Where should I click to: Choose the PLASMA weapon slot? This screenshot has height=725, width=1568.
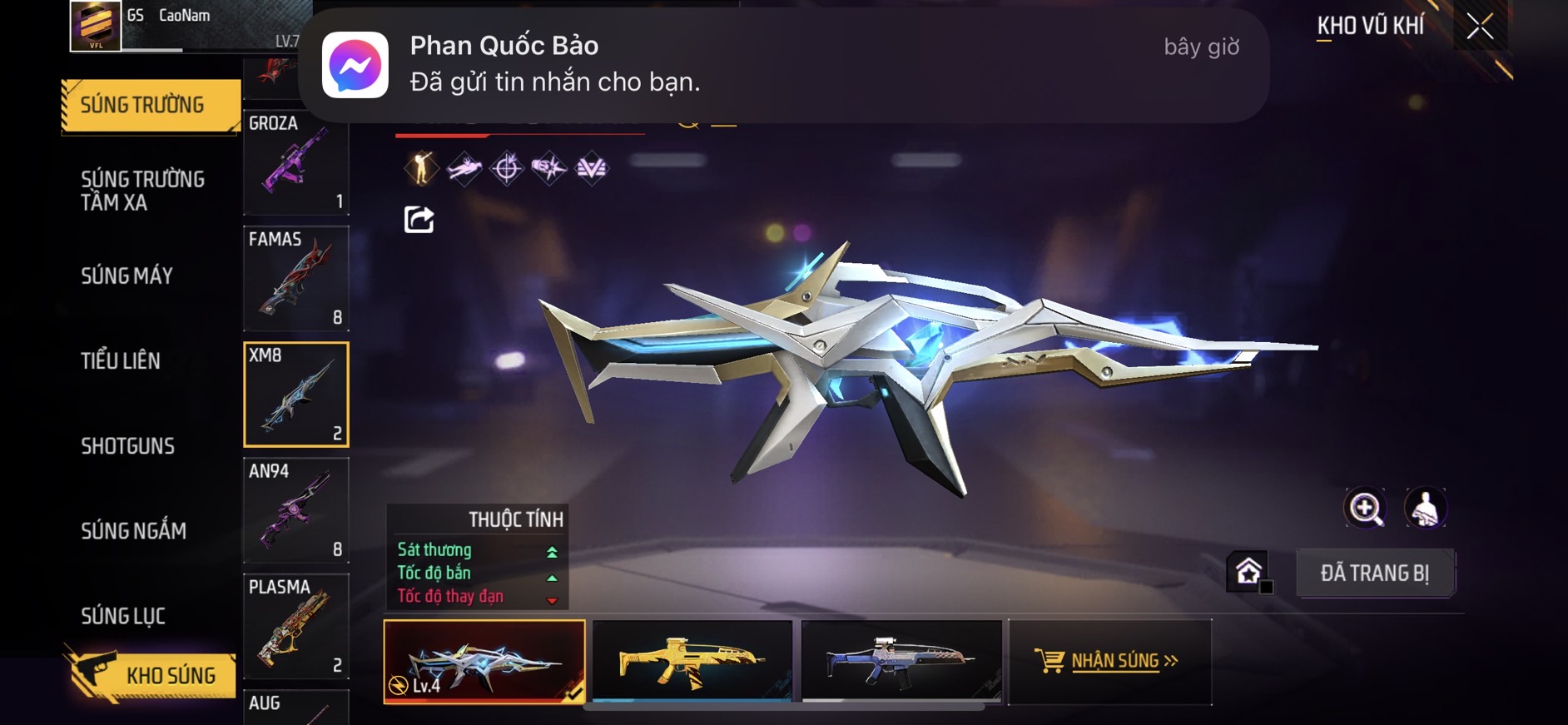click(295, 626)
